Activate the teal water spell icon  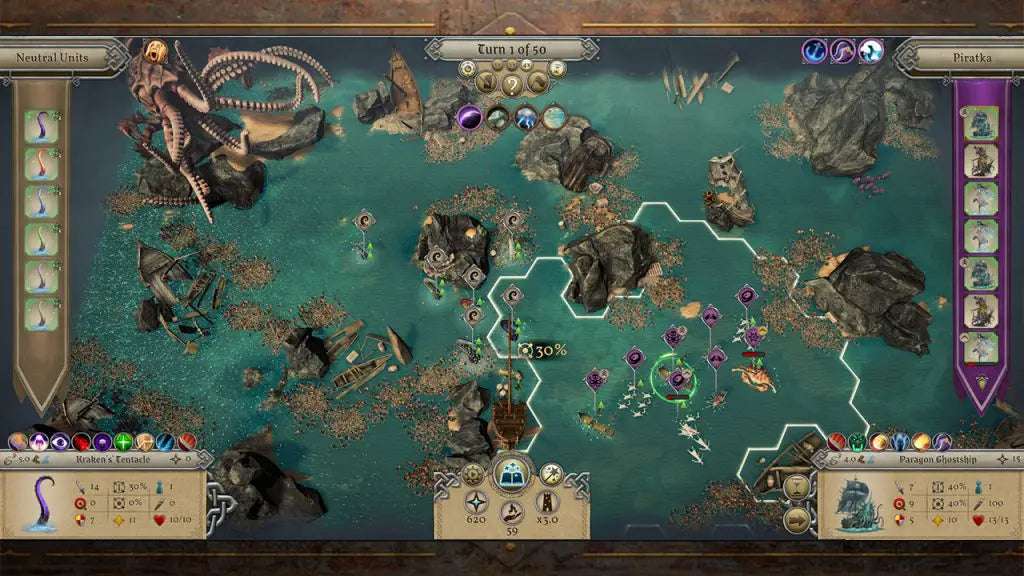pyautogui.click(x=554, y=118)
